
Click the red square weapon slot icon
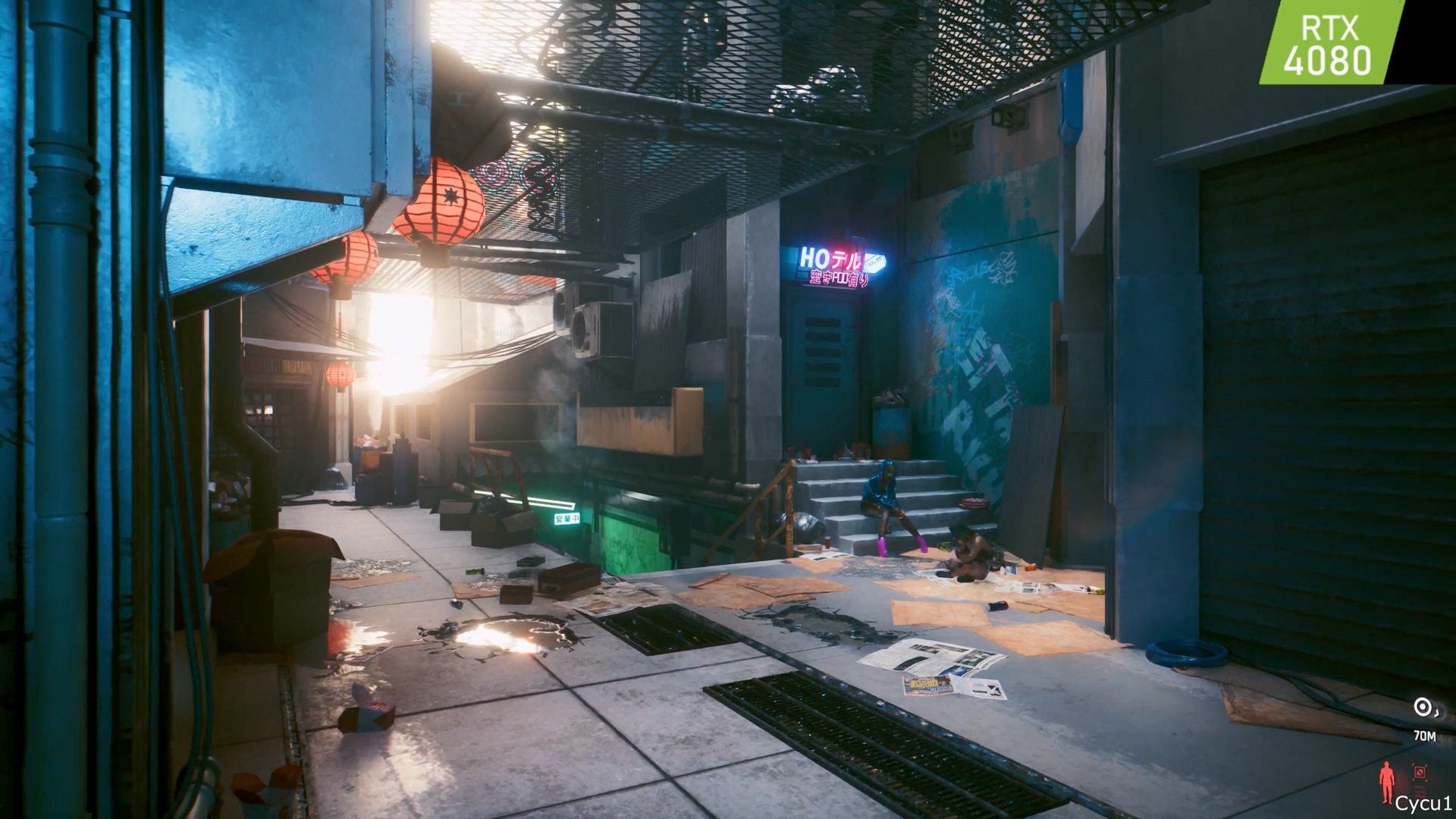click(1419, 772)
